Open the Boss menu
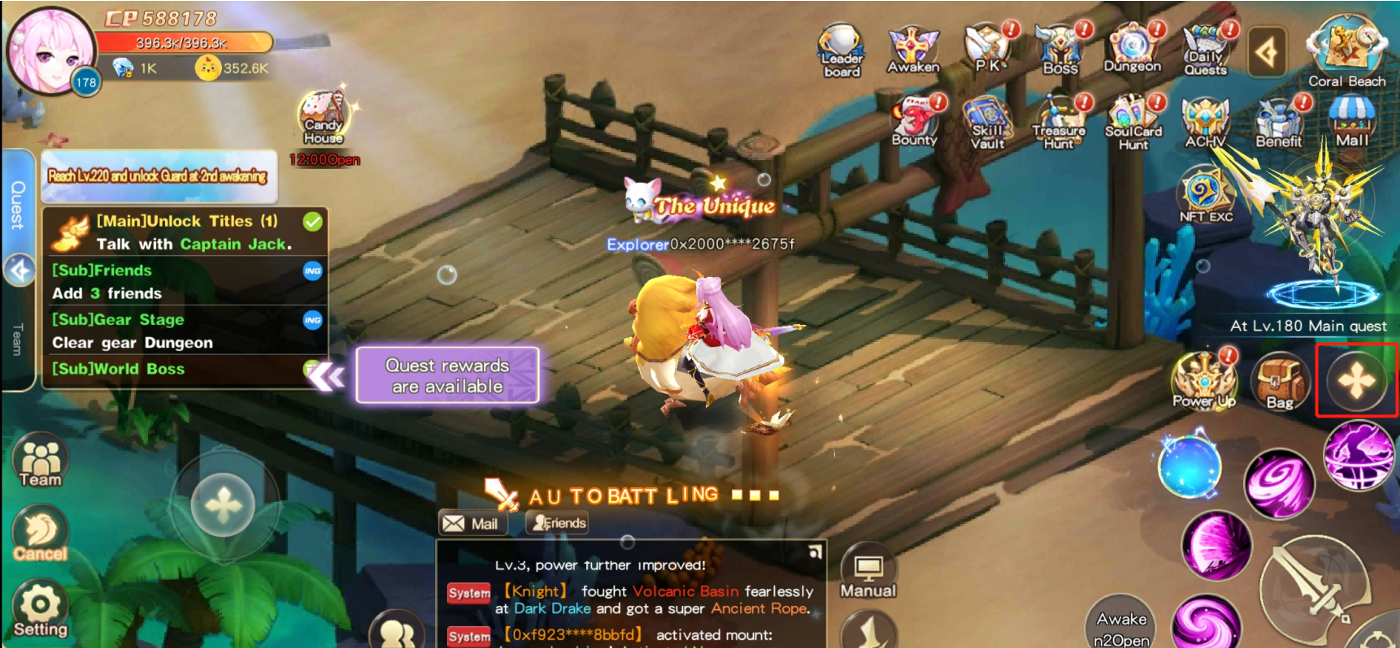 [x=1060, y=48]
